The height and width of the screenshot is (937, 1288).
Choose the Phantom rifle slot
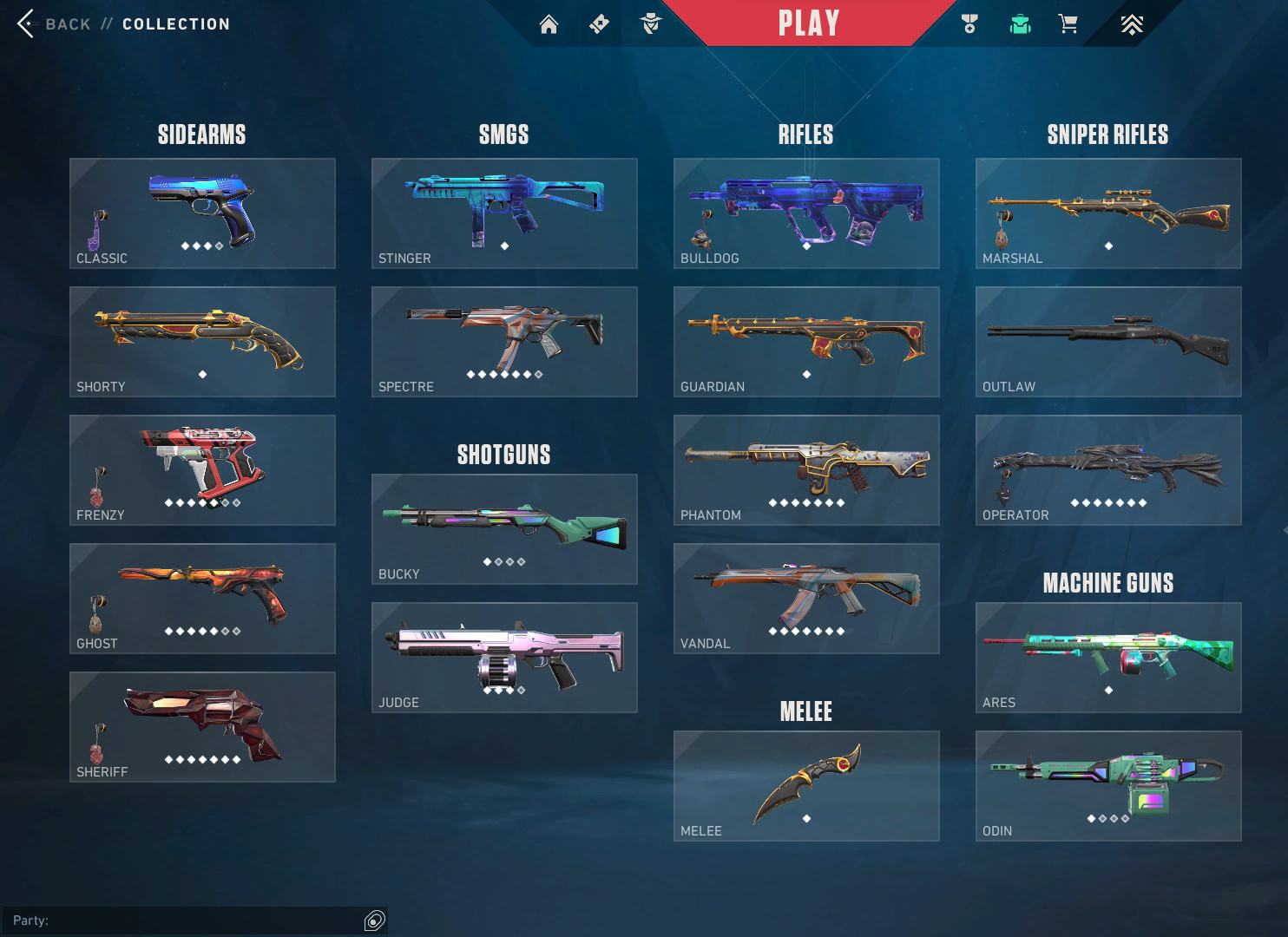[806, 470]
